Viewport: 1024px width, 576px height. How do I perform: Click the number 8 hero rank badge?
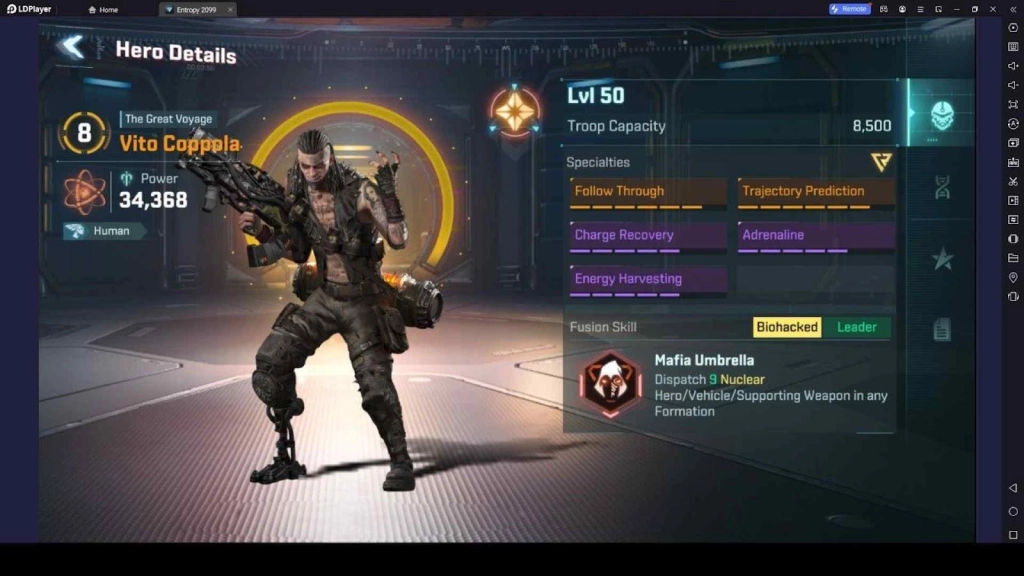[x=84, y=132]
